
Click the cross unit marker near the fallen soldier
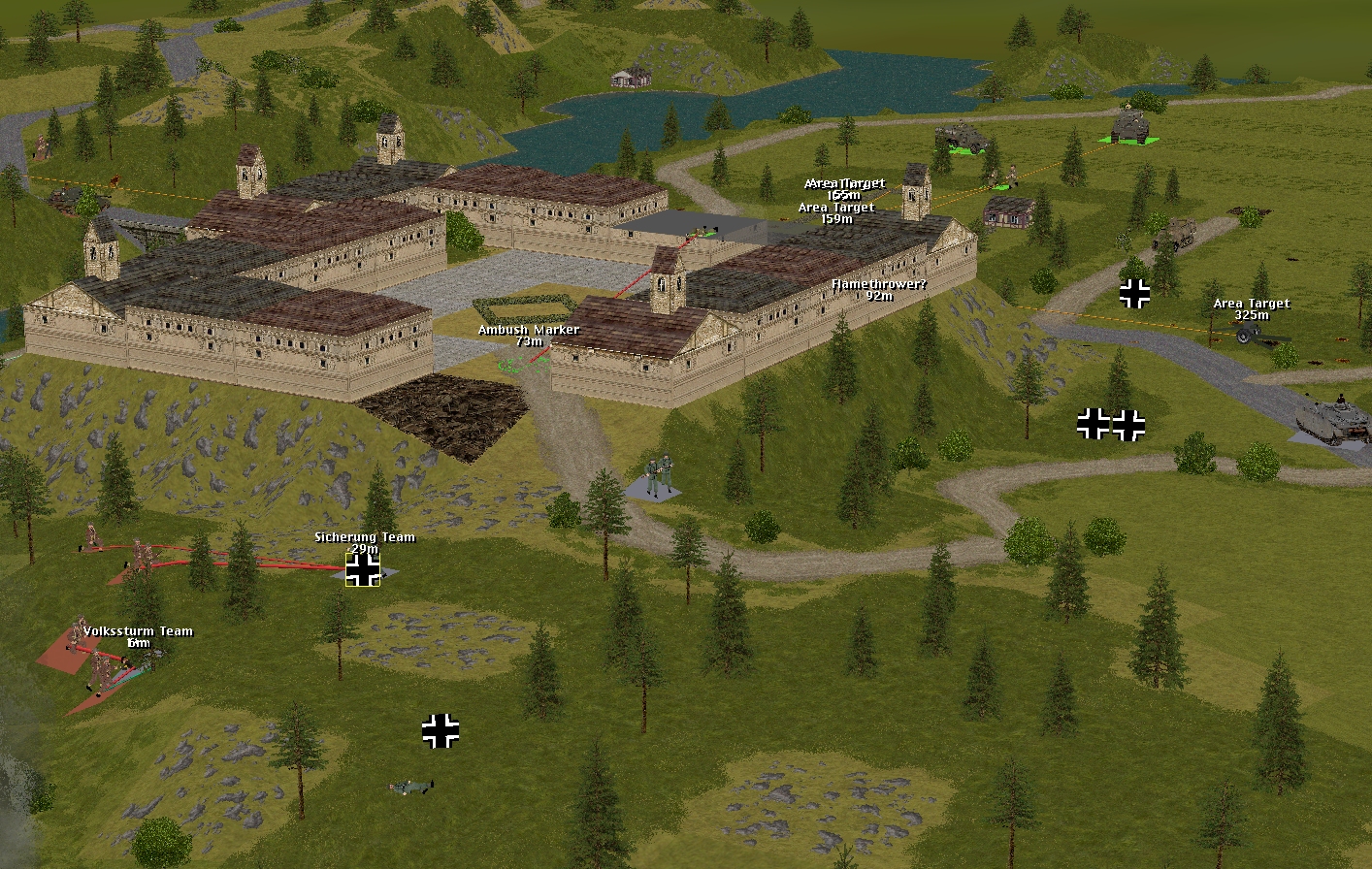coord(441,731)
